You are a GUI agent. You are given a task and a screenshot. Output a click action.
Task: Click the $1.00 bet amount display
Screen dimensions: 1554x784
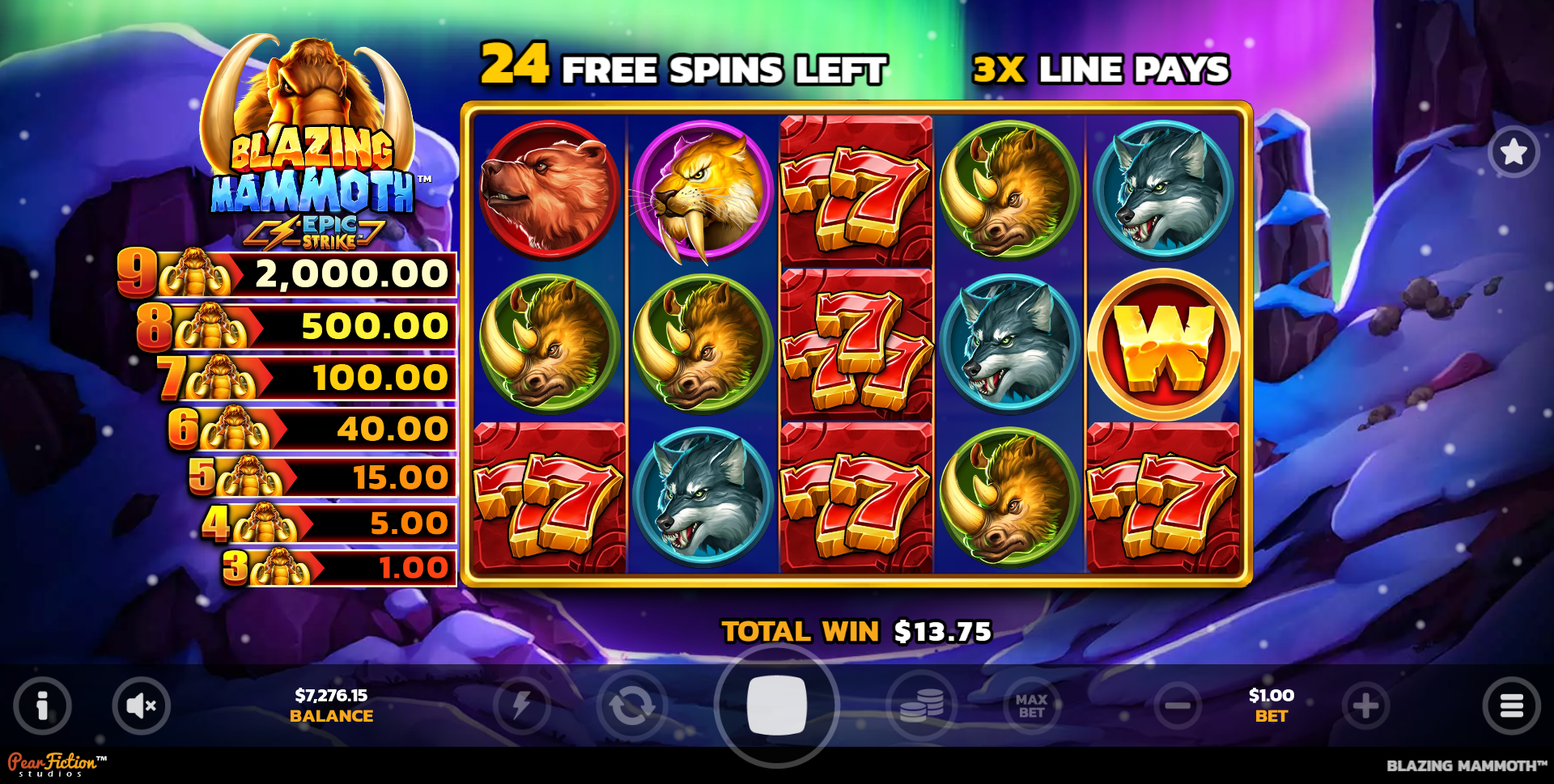1270,705
